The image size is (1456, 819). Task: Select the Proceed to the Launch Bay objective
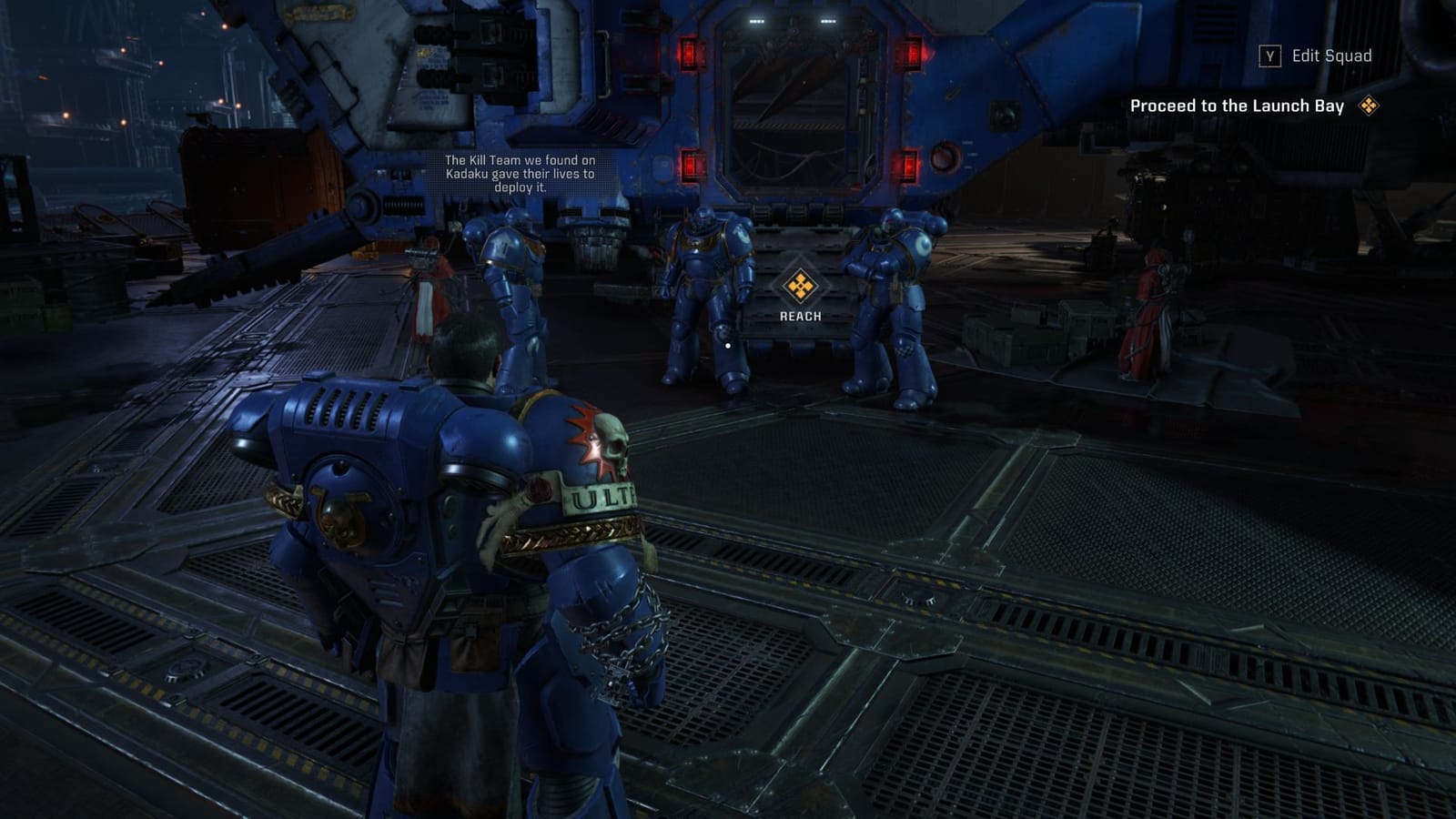[x=1237, y=106]
